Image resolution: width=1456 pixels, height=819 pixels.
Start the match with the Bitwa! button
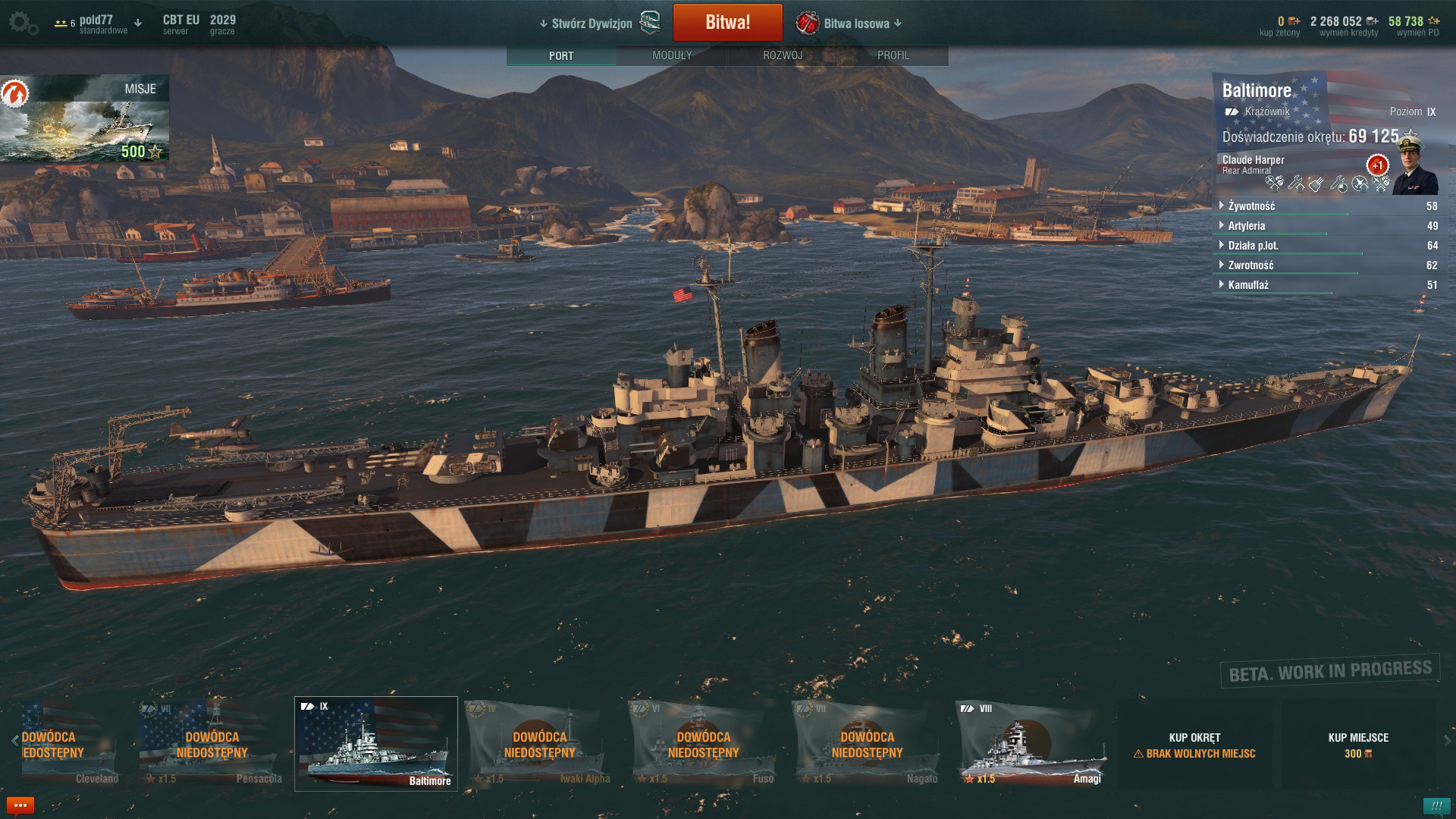(727, 23)
